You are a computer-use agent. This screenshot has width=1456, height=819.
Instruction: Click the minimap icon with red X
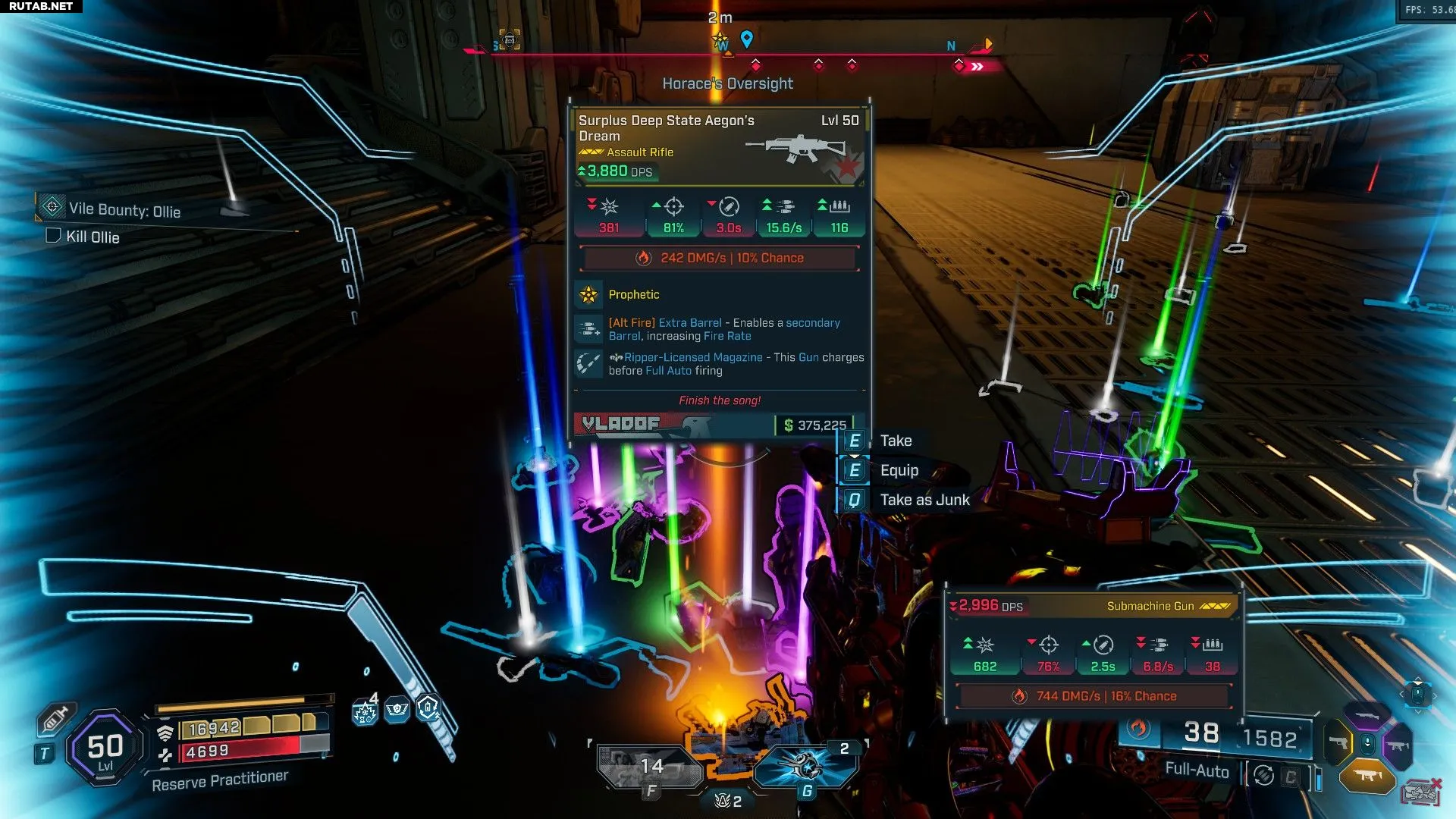point(1420,792)
